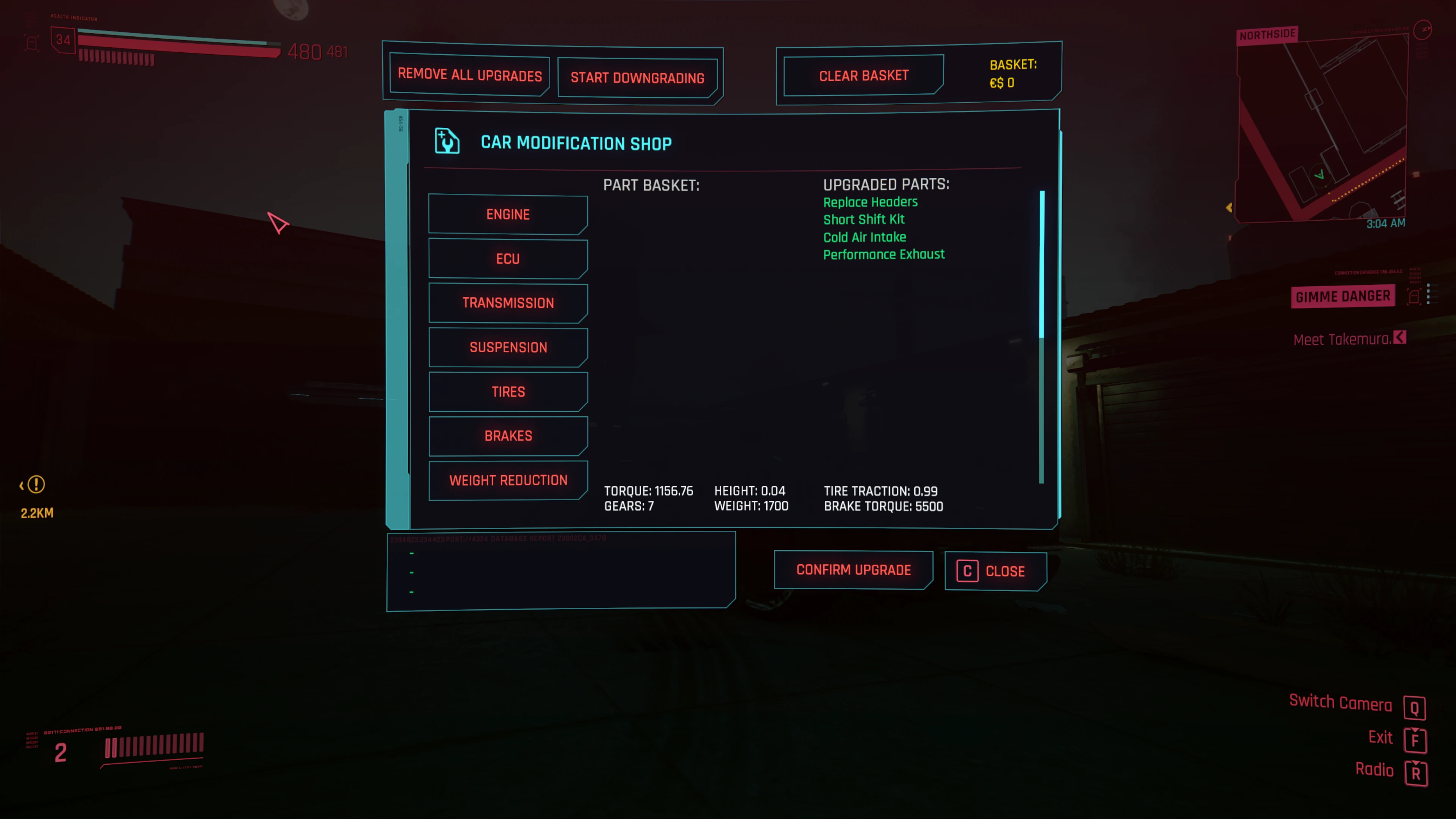Choose the Transmission category

tap(508, 303)
